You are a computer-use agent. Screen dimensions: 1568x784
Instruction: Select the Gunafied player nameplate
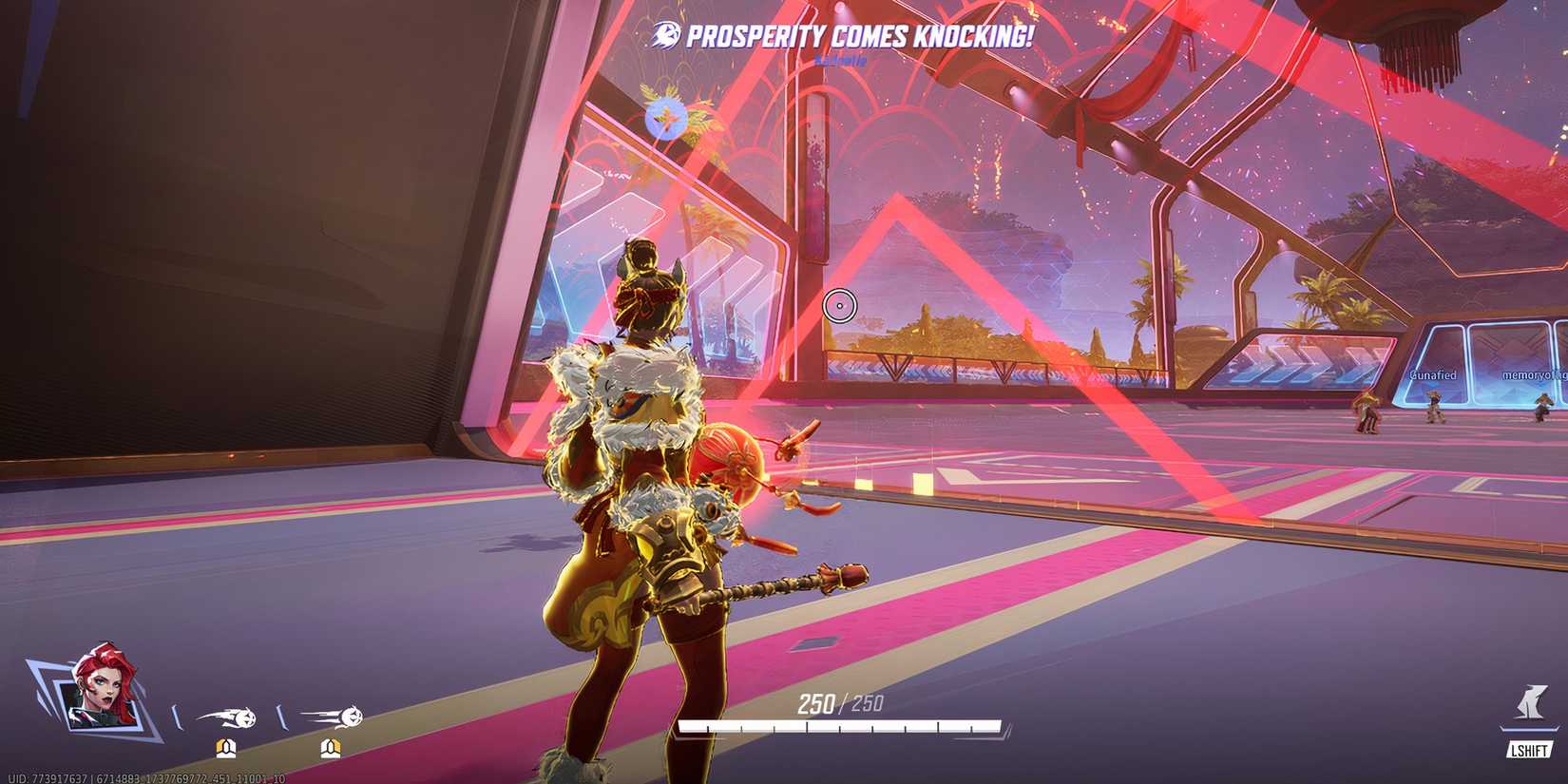pyautogui.click(x=1433, y=375)
